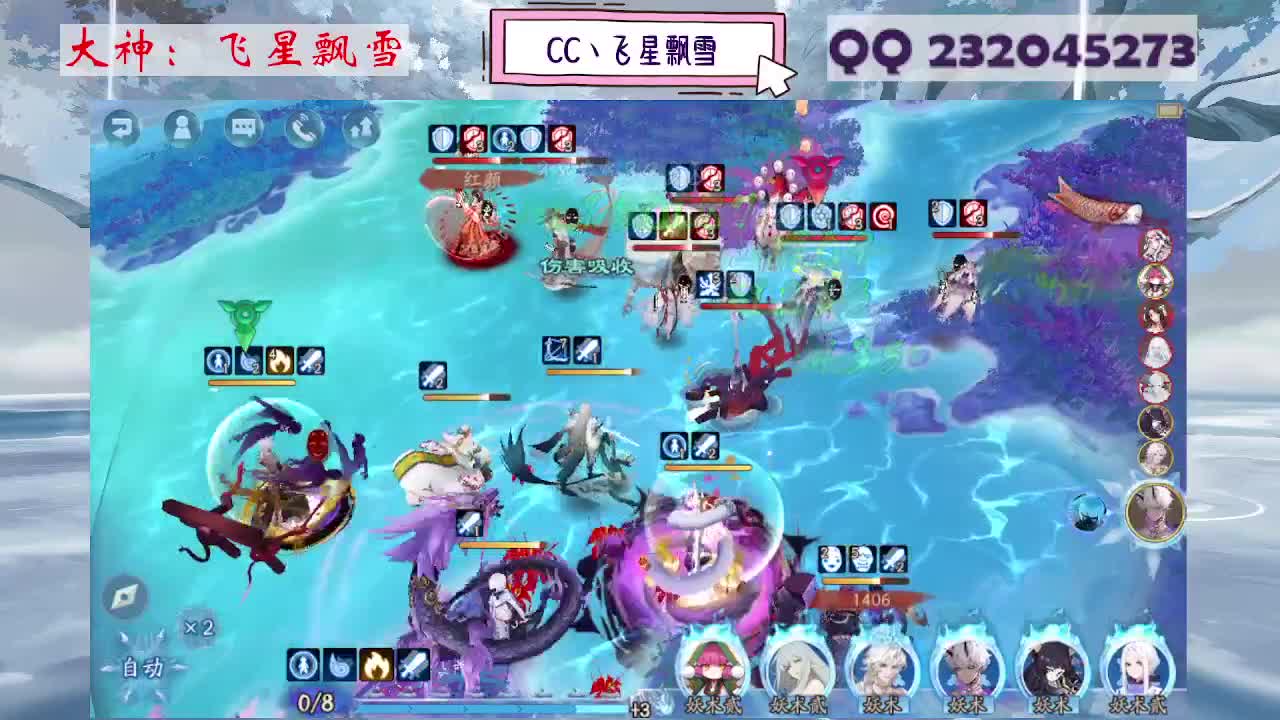Tap the return arrow icon at top-left
Viewport: 1280px width, 720px height.
point(122,128)
